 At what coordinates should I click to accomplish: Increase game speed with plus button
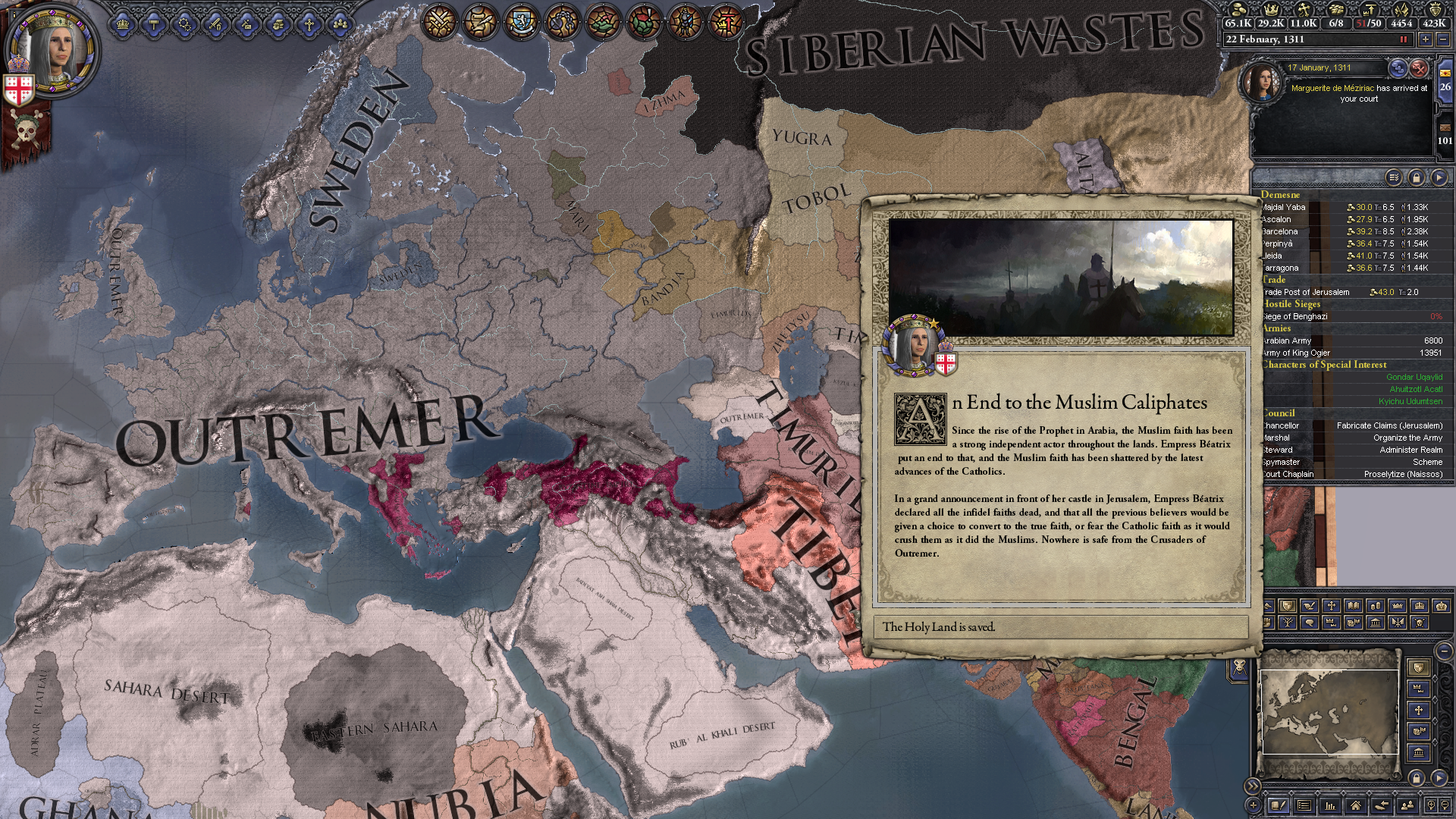(x=1426, y=39)
